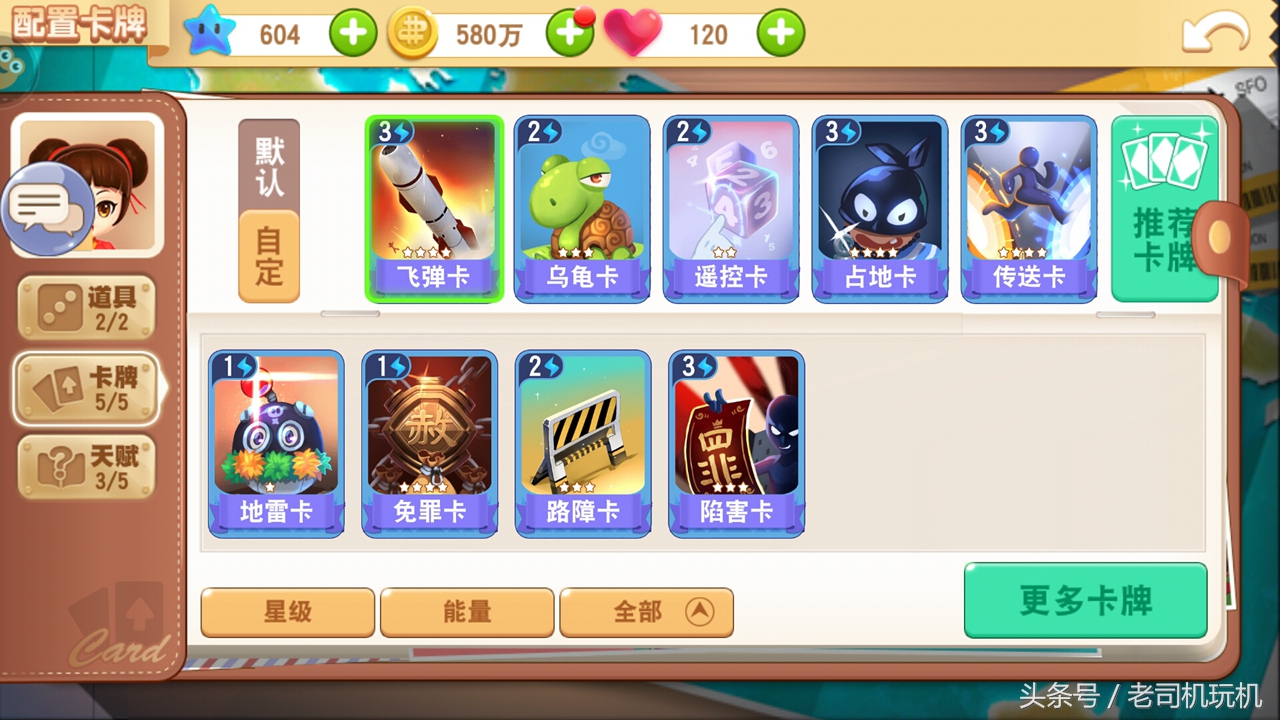Screen dimensions: 1280x720
Task: Add coins with the plus next to 580万
Action: (570, 33)
